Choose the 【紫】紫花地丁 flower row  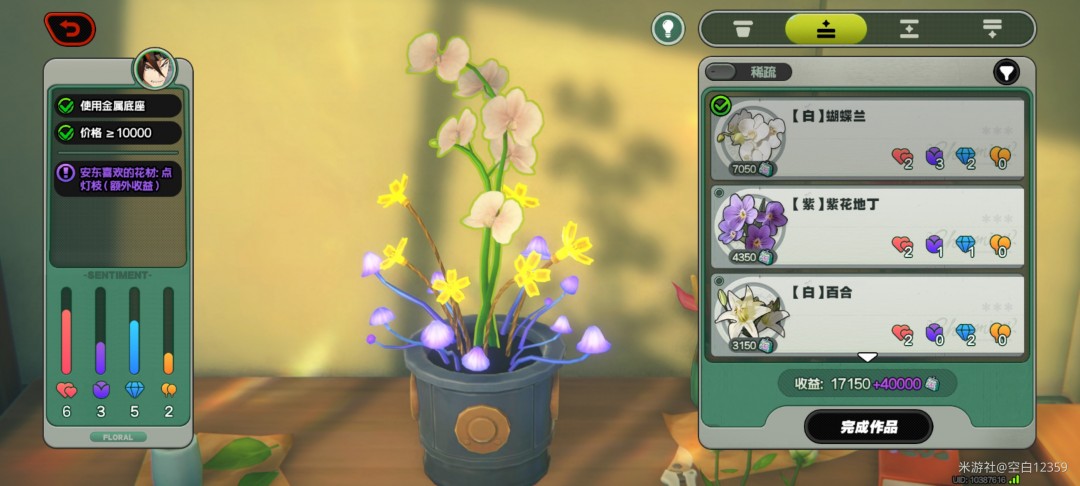tap(866, 226)
